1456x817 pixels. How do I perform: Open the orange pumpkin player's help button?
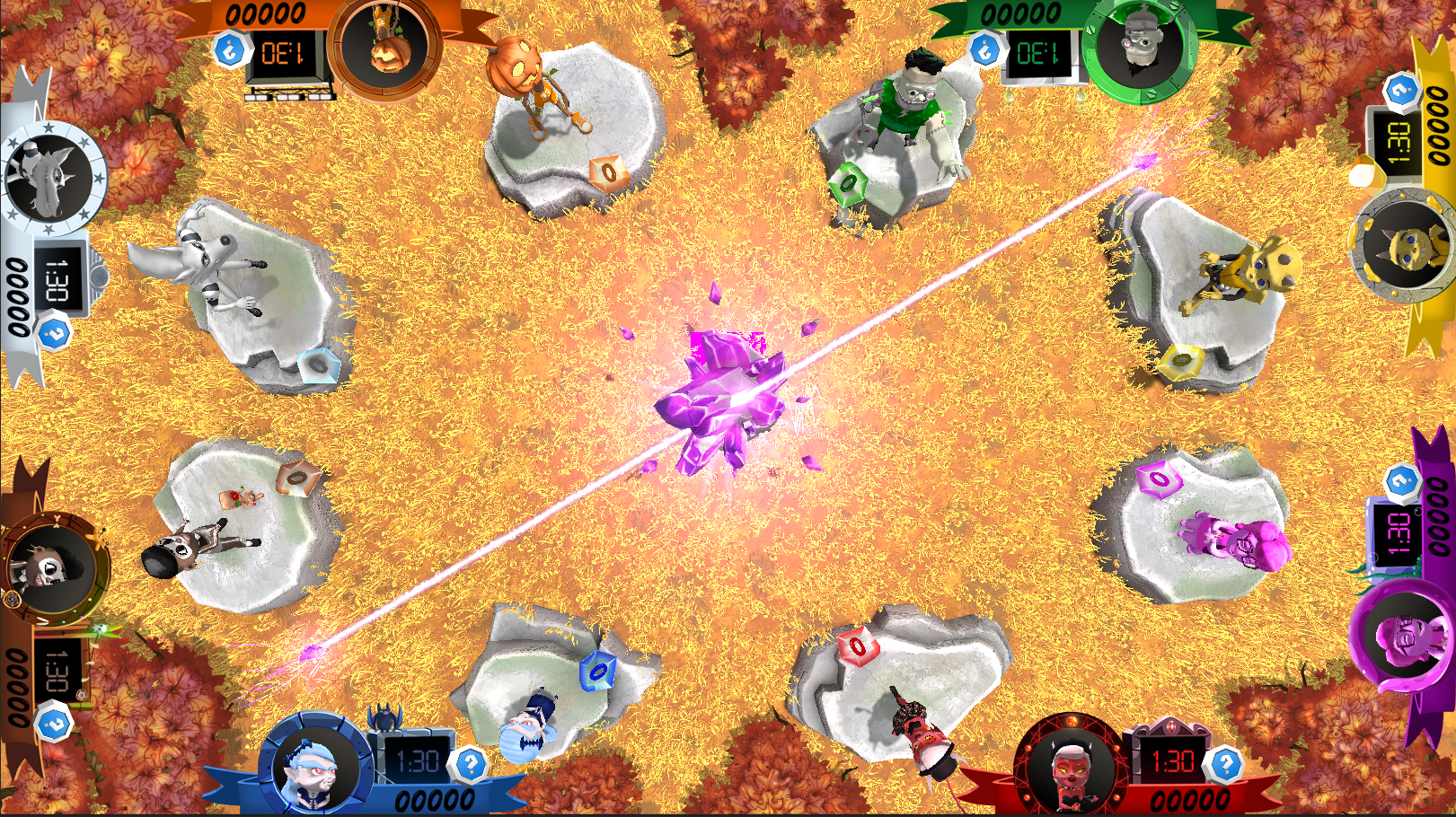tap(230, 49)
